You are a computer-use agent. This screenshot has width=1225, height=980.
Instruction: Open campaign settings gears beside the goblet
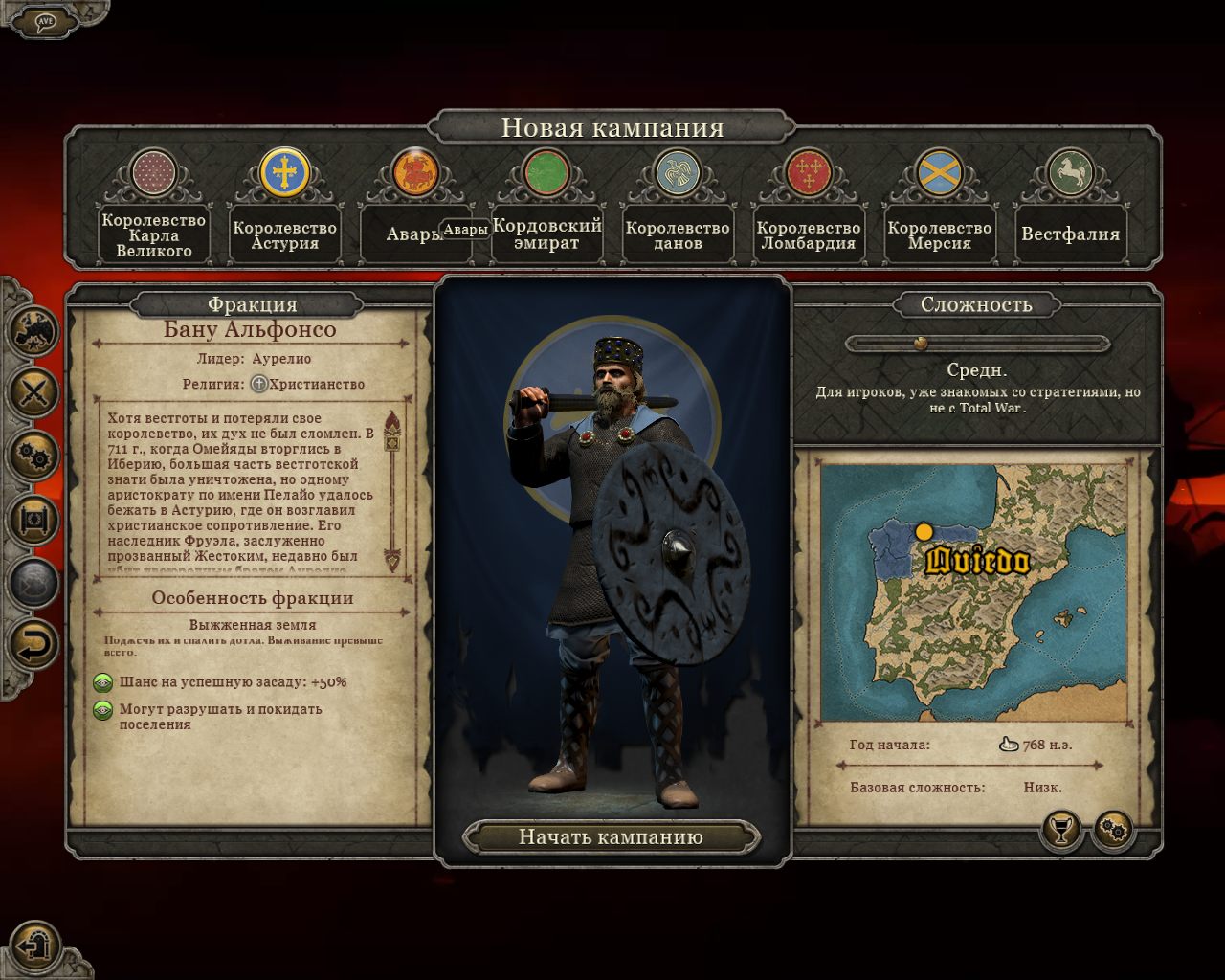pos(1113,829)
